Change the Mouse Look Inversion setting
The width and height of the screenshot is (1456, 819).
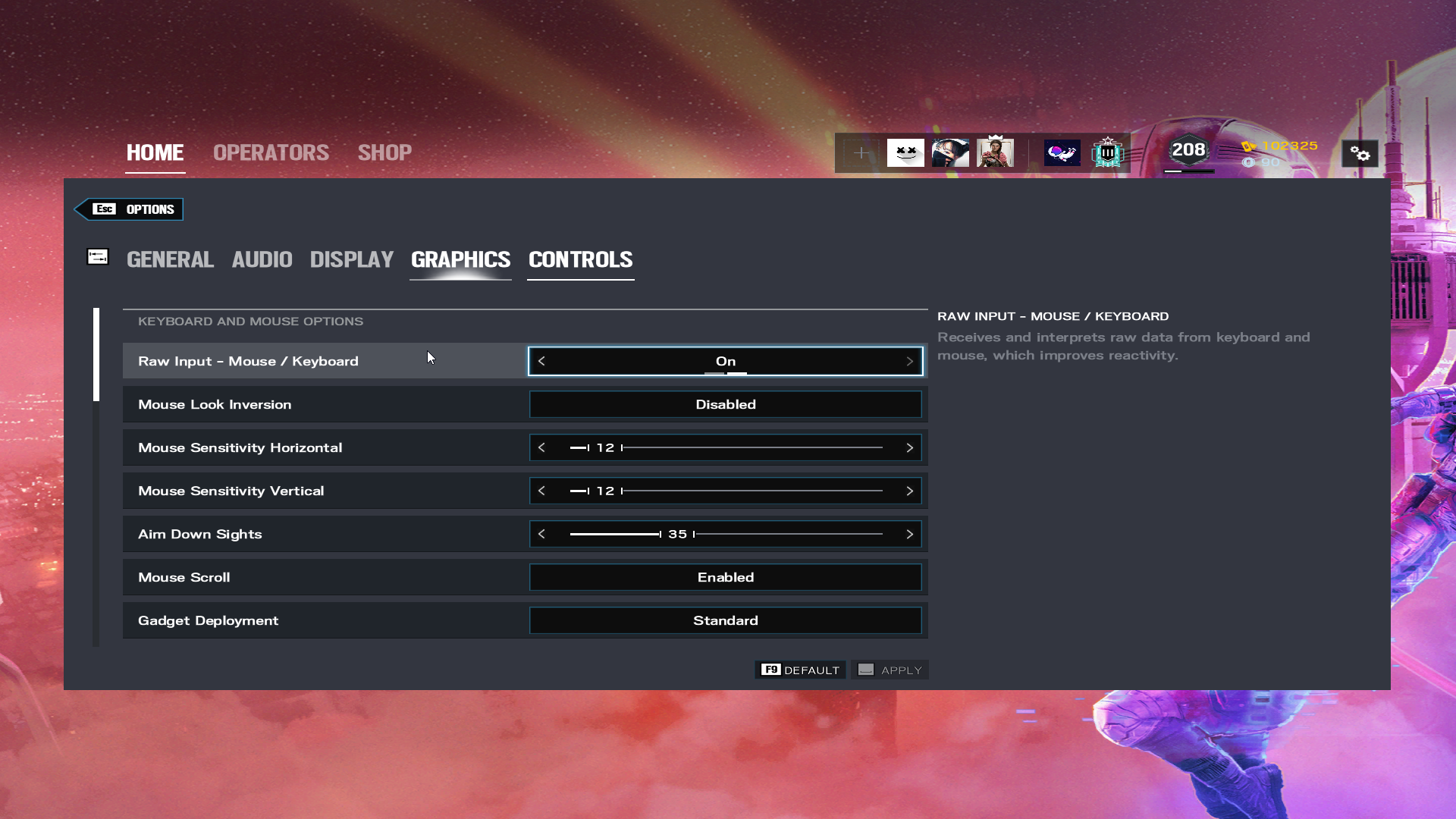coord(725,405)
